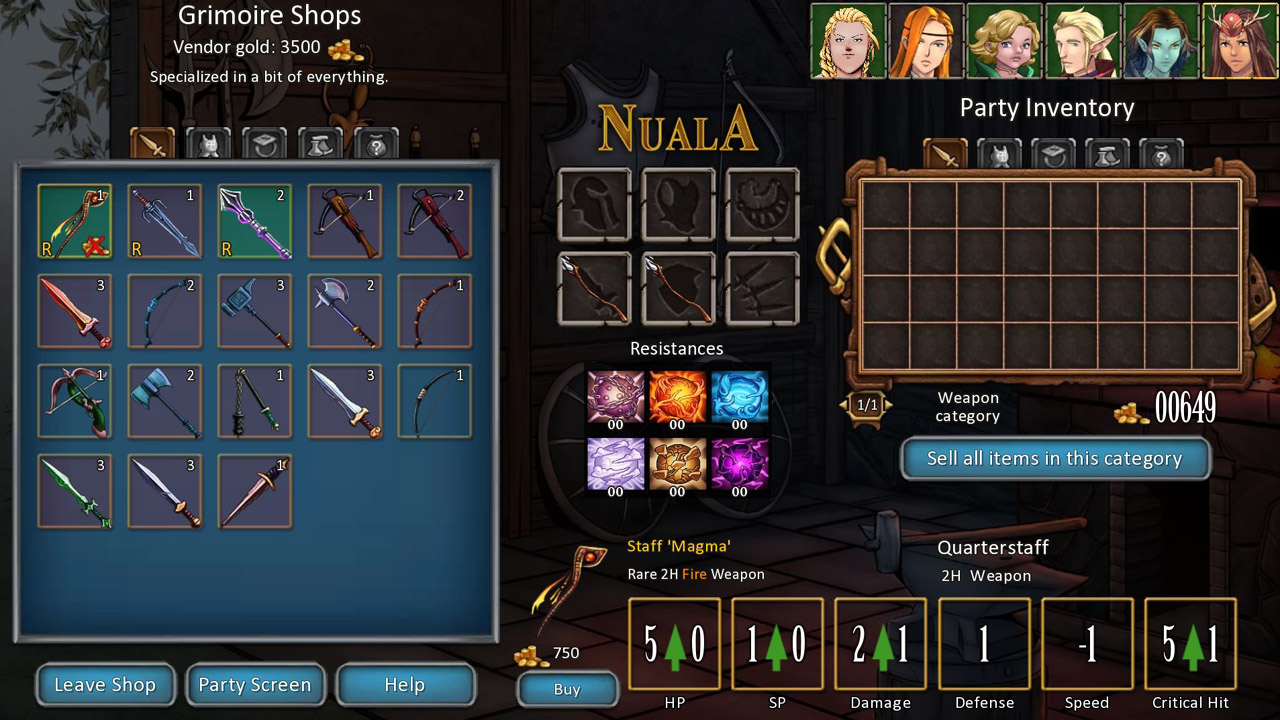The image size is (1280, 720).
Task: Select the purple spear in the green slot
Action: [255, 221]
